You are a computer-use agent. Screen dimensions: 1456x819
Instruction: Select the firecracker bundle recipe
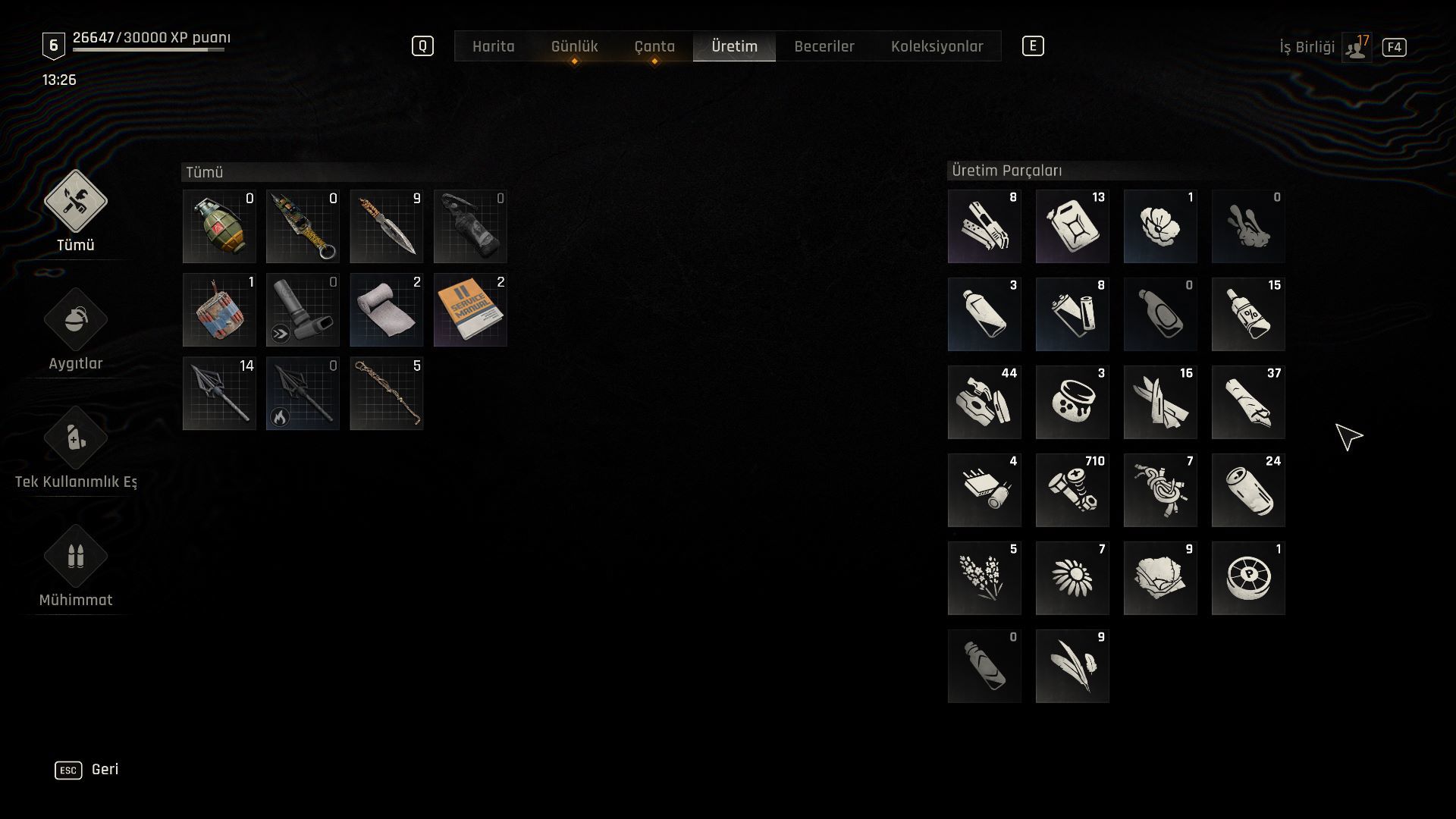pos(219,310)
